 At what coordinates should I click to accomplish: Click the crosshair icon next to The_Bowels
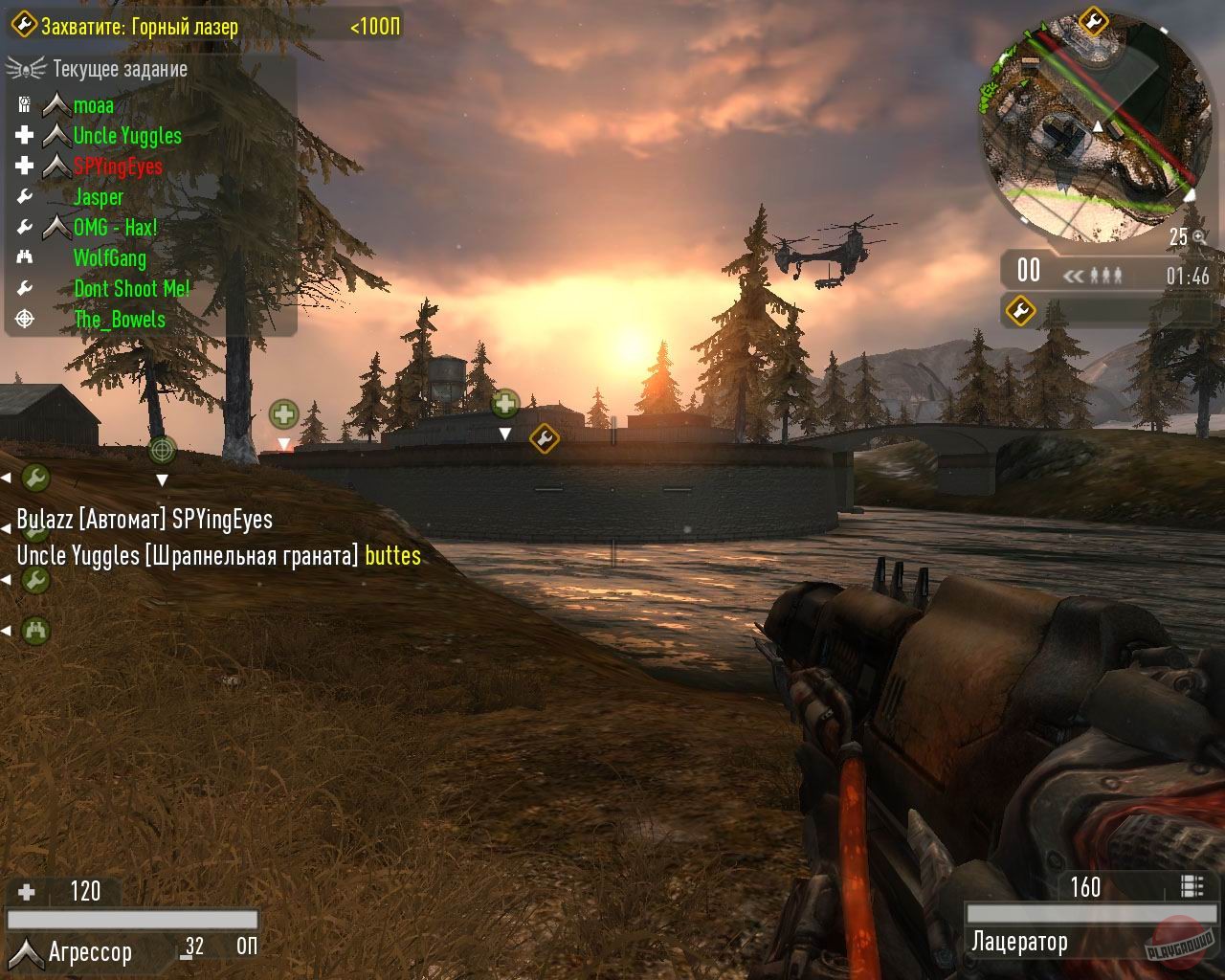[x=24, y=320]
